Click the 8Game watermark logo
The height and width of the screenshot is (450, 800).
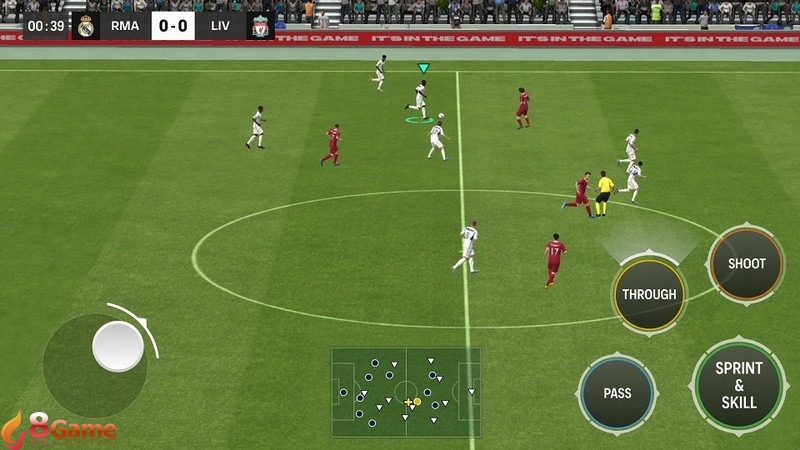[60, 430]
